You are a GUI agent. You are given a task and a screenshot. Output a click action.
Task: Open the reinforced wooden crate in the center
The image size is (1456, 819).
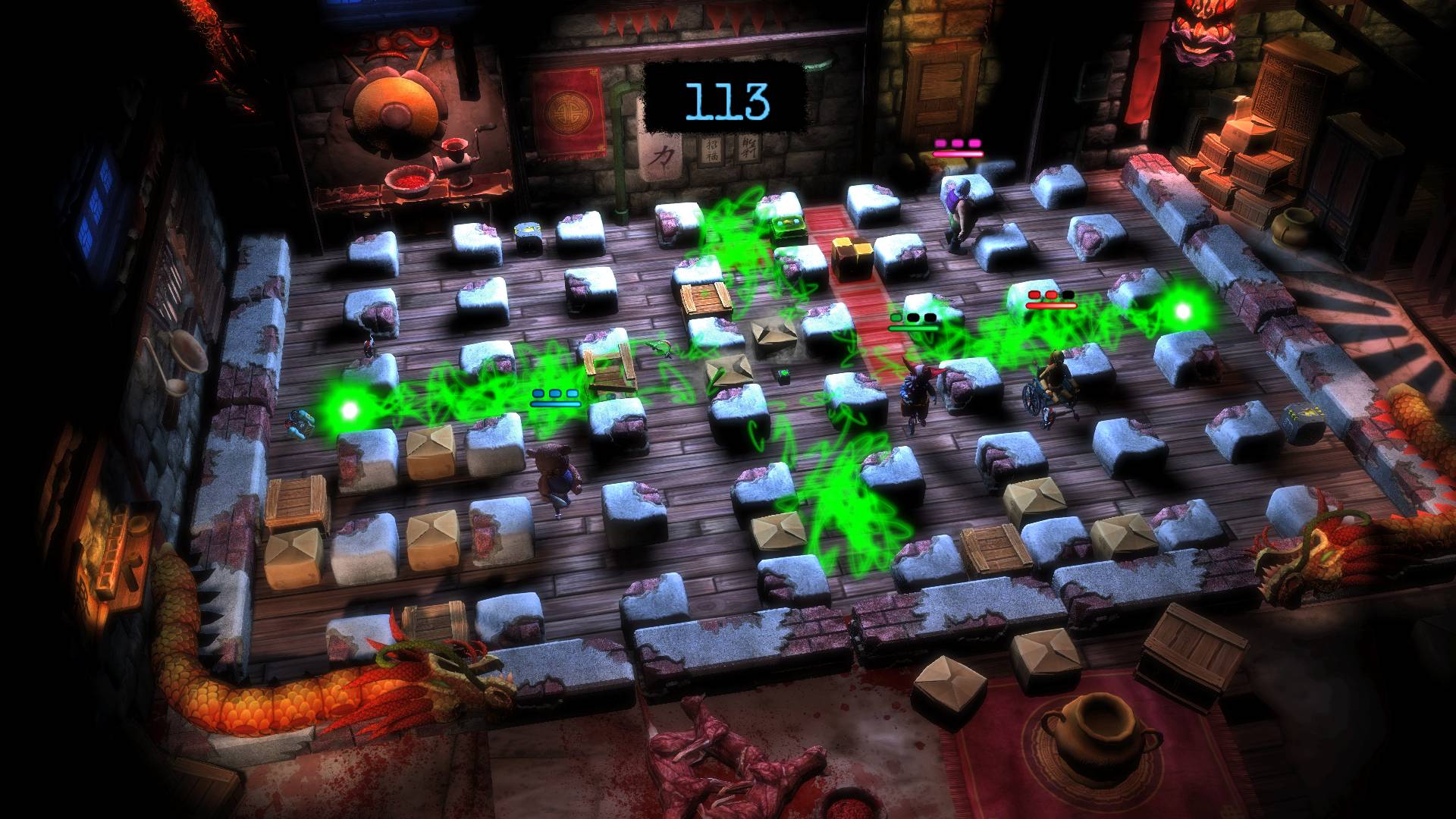pos(705,296)
